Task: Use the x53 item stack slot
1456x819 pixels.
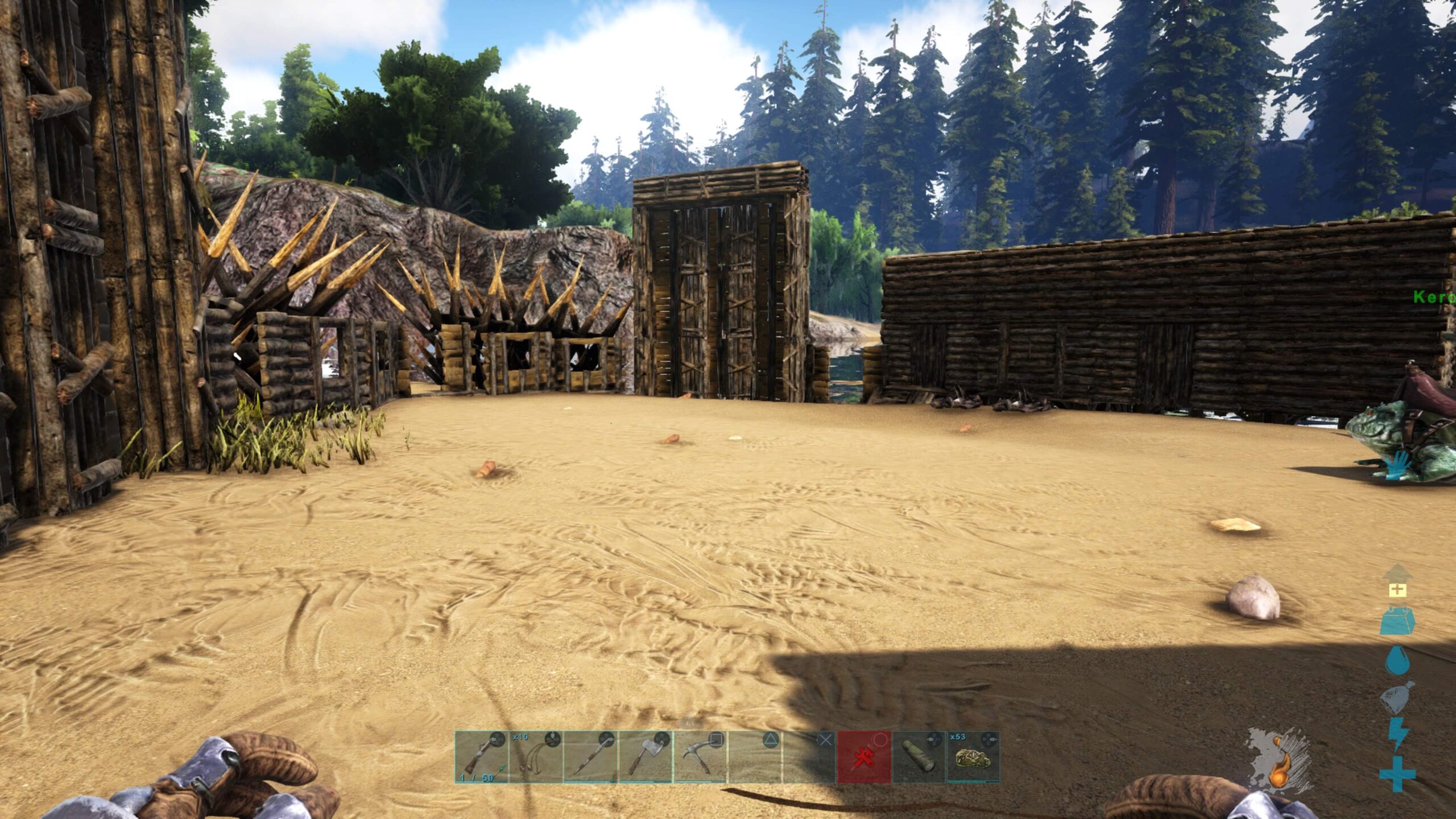Action: tap(973, 757)
